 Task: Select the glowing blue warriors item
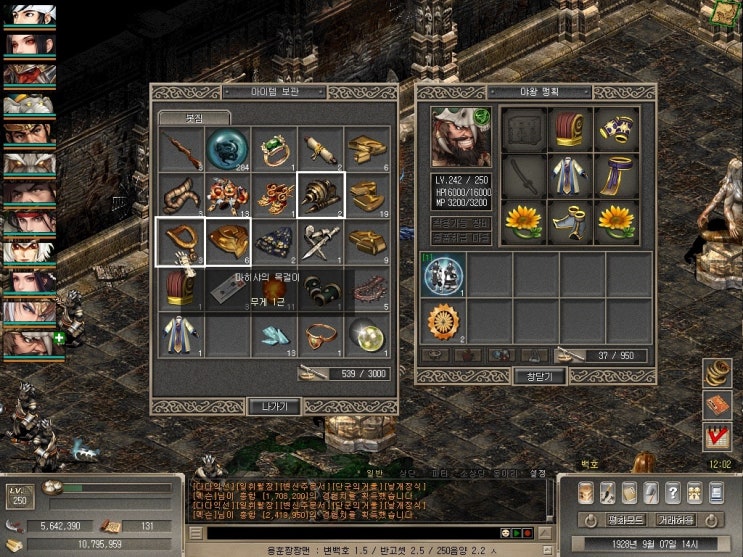[x=441, y=275]
